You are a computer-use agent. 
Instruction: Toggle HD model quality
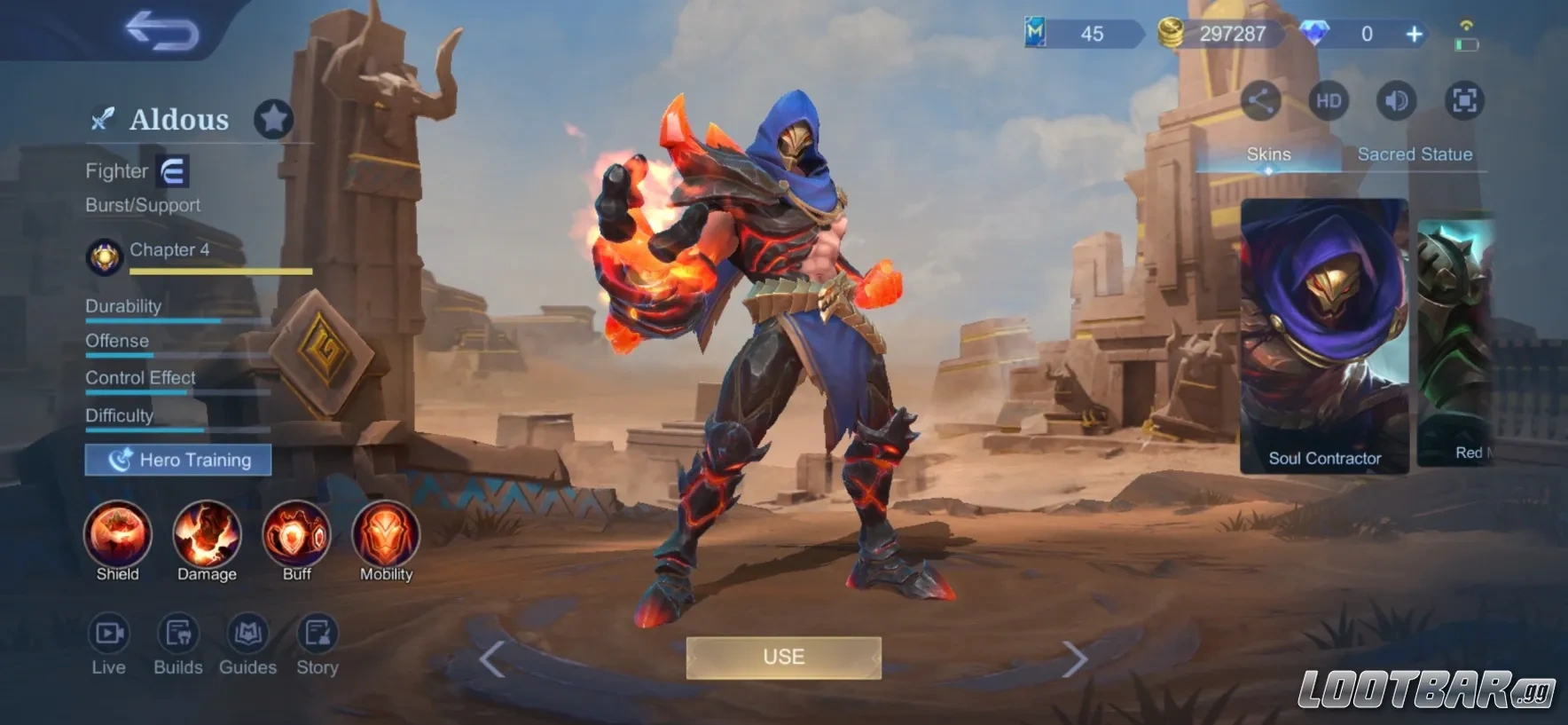pos(1329,101)
